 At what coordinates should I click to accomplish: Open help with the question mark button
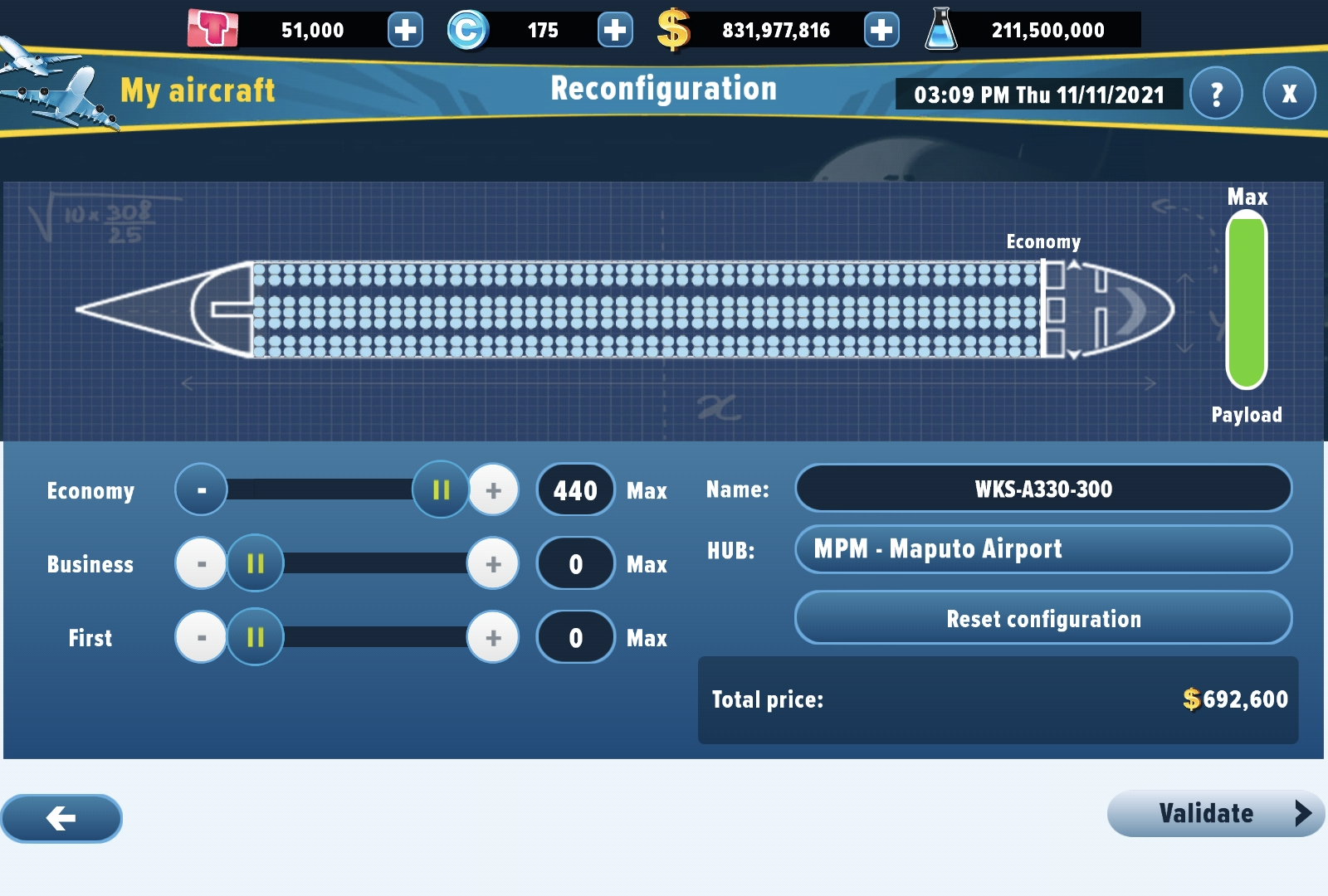[x=1216, y=94]
